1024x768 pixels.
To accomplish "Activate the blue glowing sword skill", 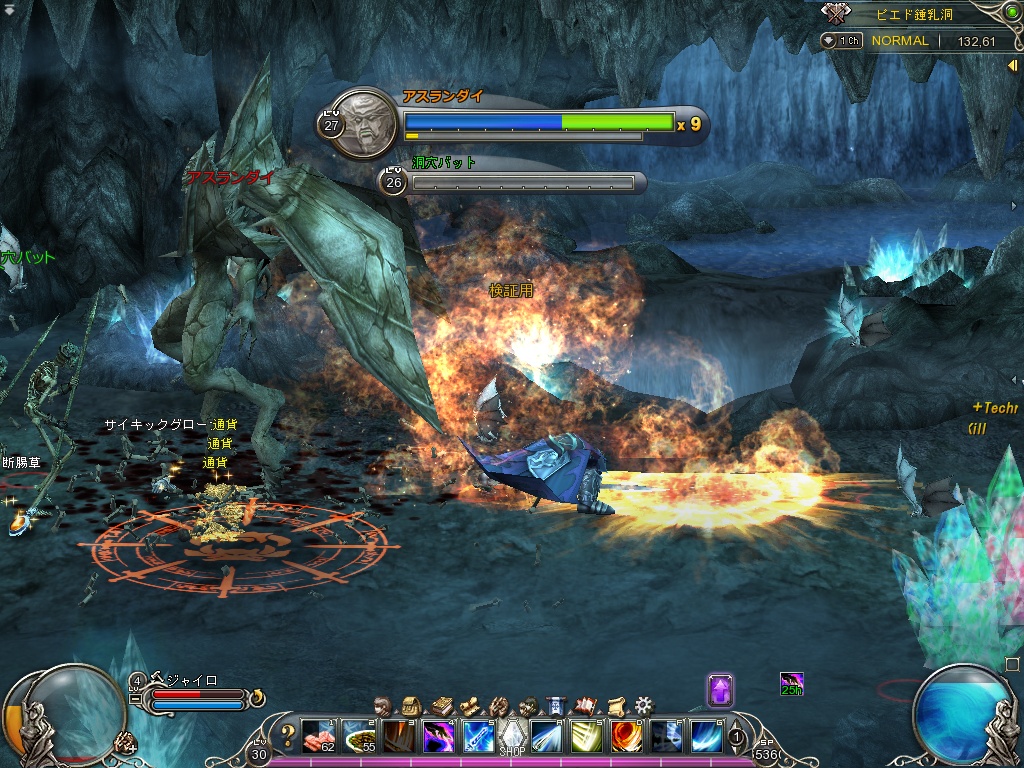I will [x=477, y=736].
